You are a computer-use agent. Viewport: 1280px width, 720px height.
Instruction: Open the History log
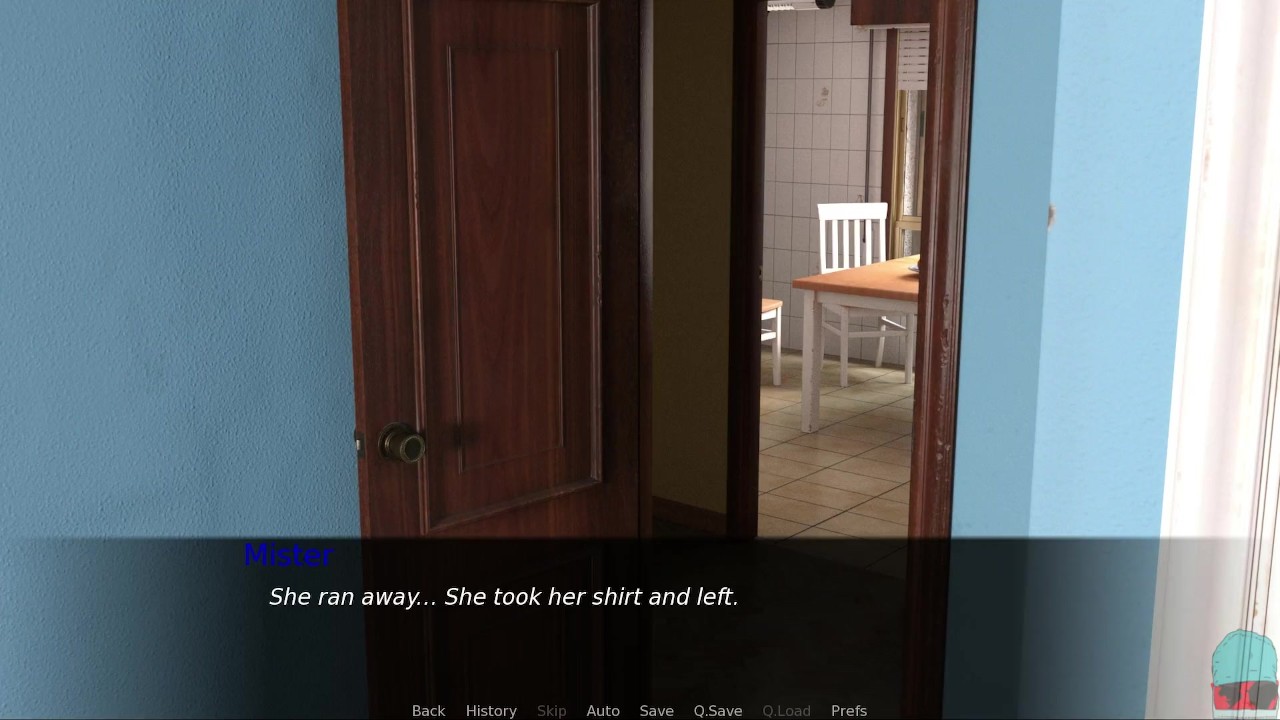491,710
